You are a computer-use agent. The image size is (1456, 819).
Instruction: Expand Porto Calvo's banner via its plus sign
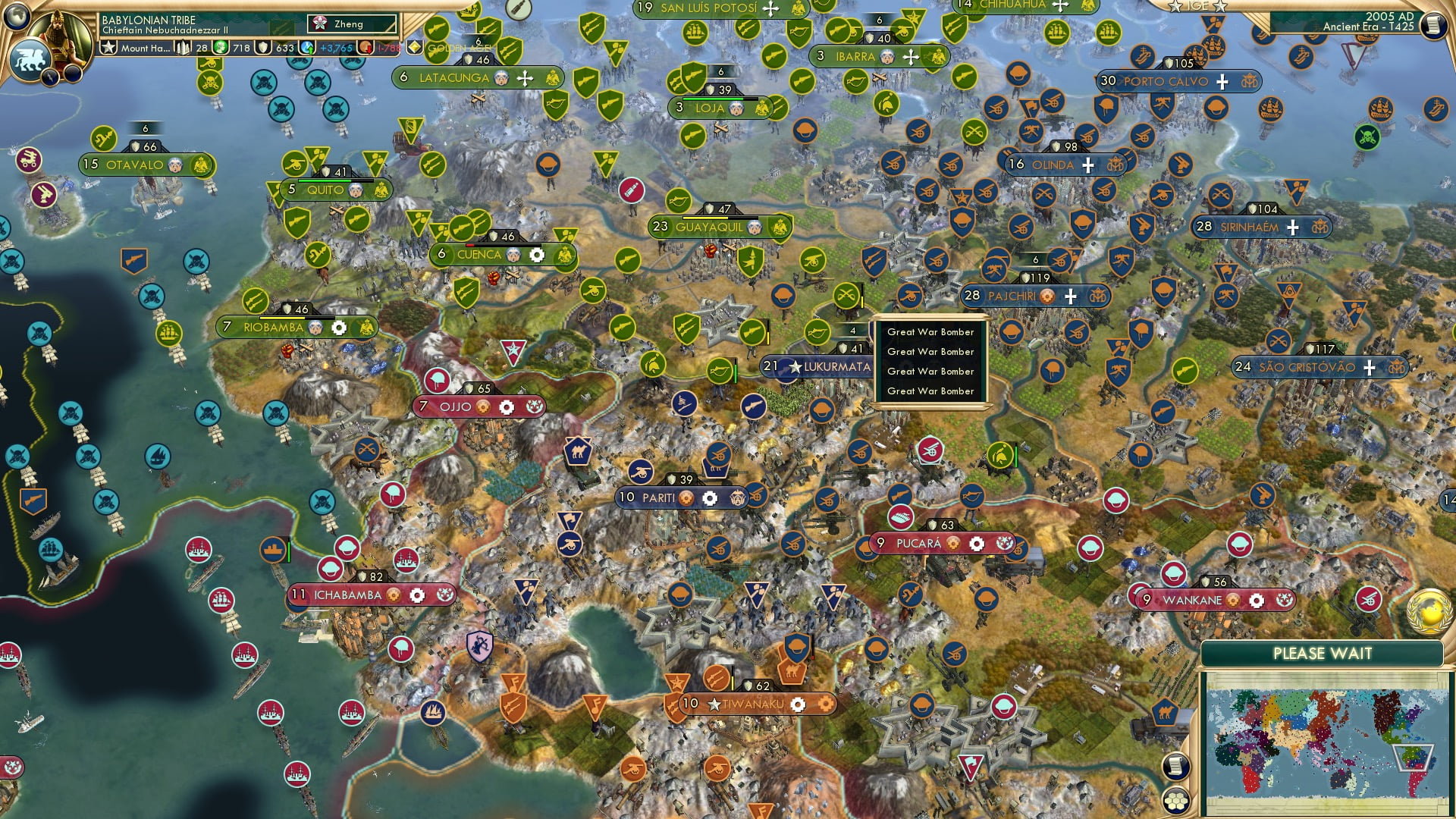click(1221, 81)
